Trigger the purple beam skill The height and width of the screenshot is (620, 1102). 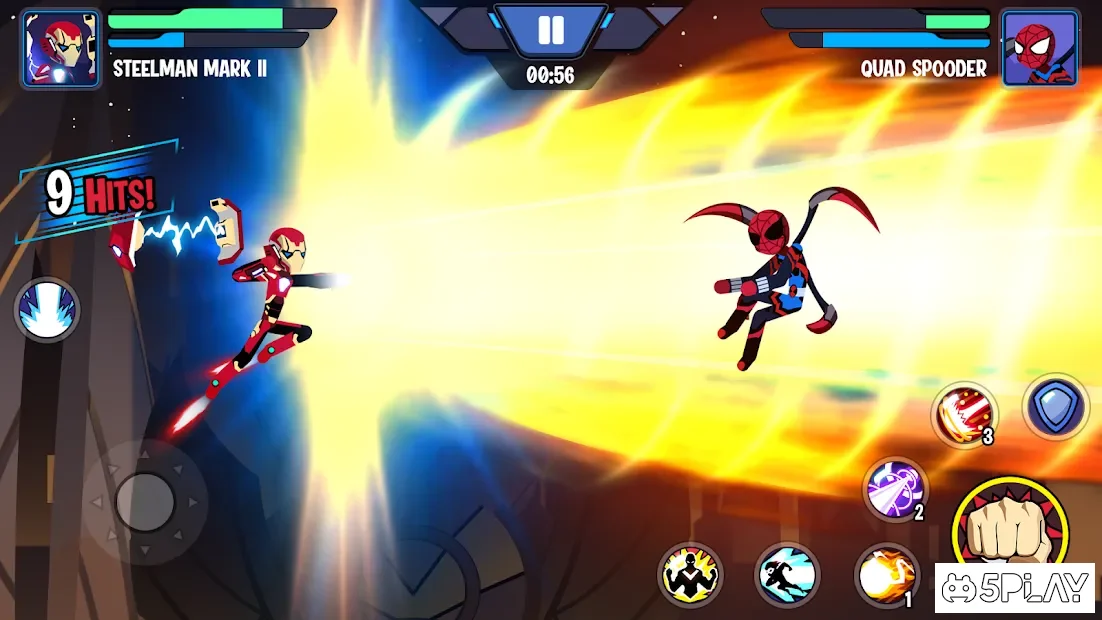[895, 489]
